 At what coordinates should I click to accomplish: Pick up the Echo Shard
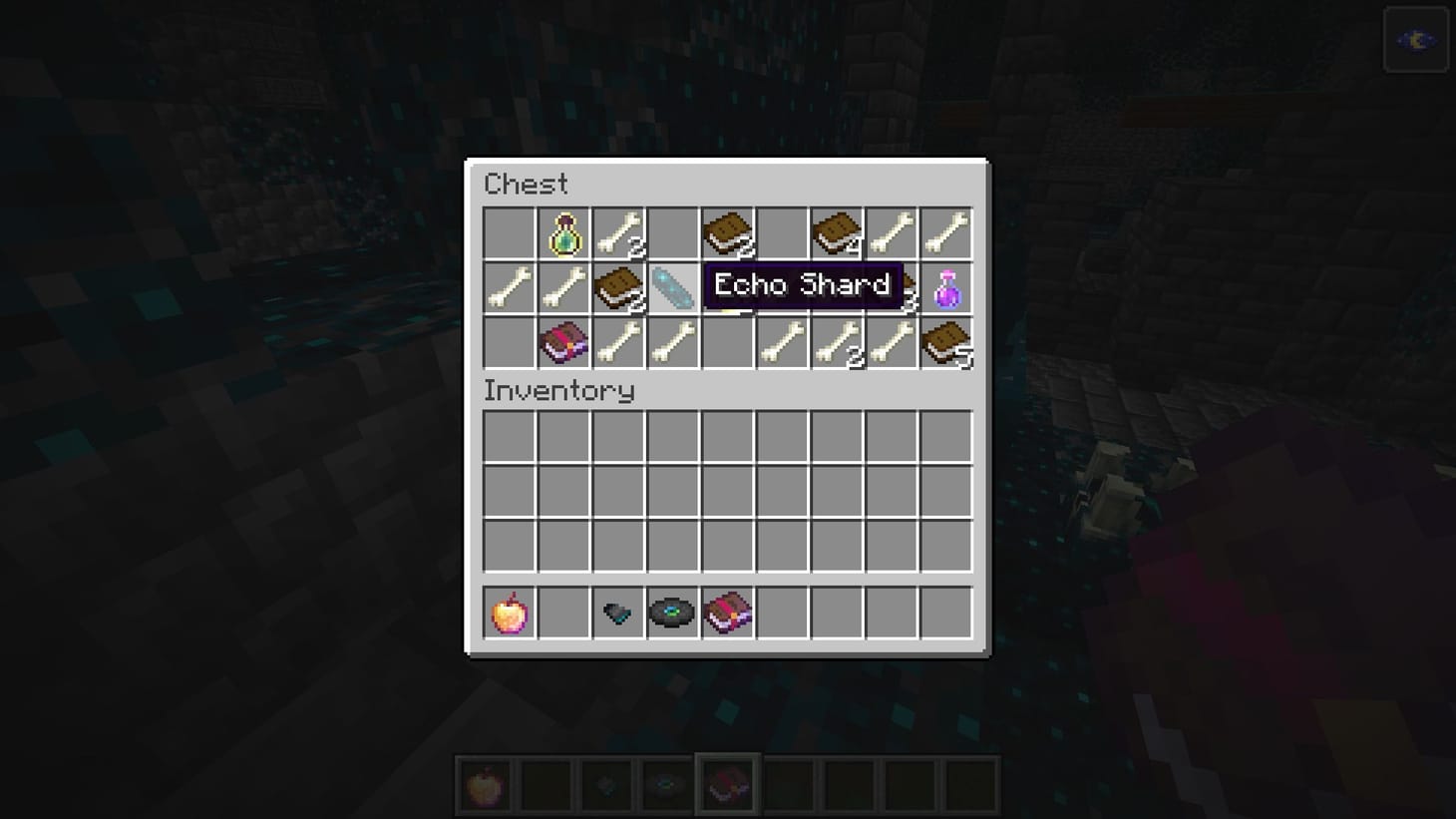[673, 287]
